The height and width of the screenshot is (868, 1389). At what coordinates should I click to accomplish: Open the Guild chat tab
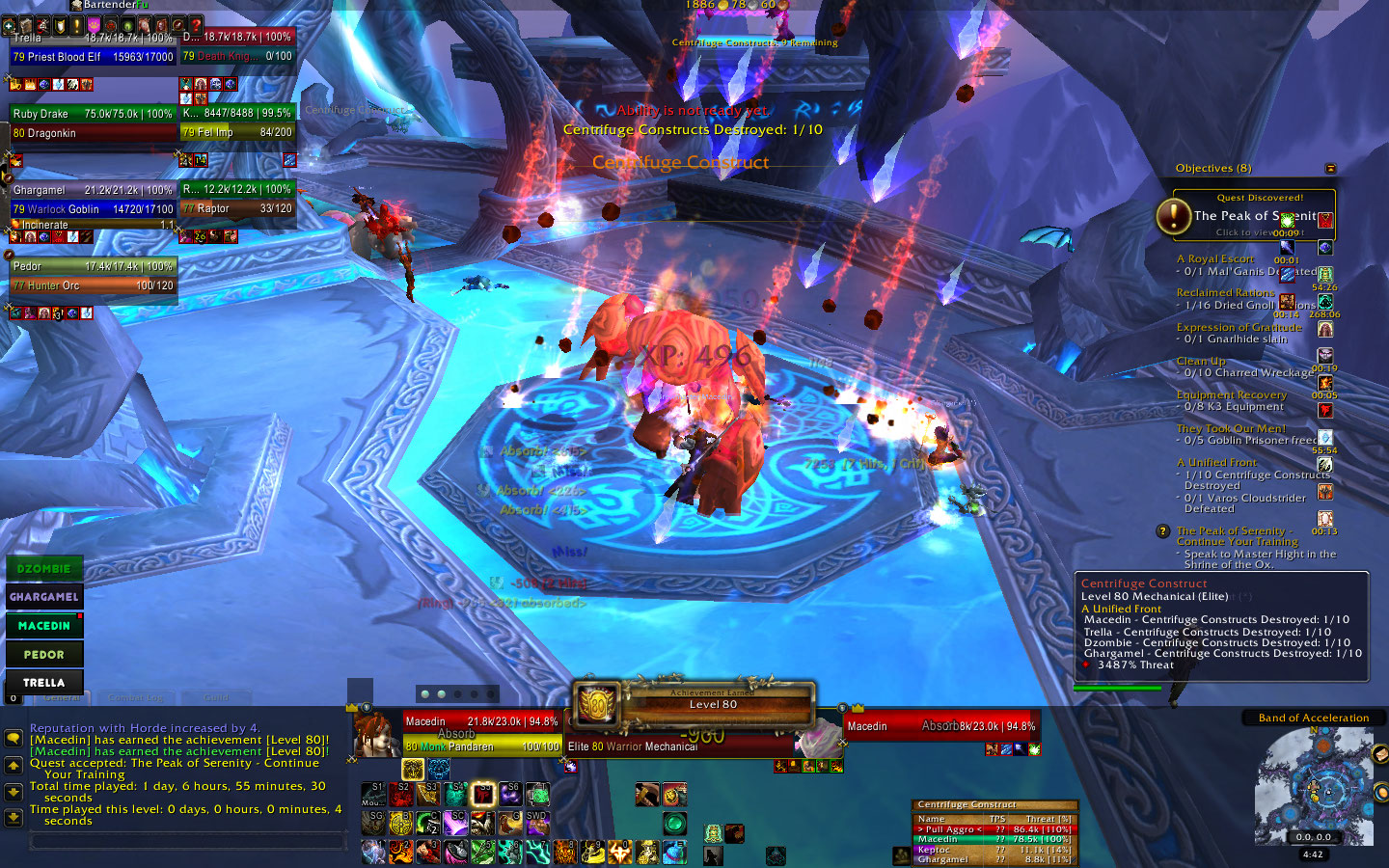pyautogui.click(x=216, y=697)
